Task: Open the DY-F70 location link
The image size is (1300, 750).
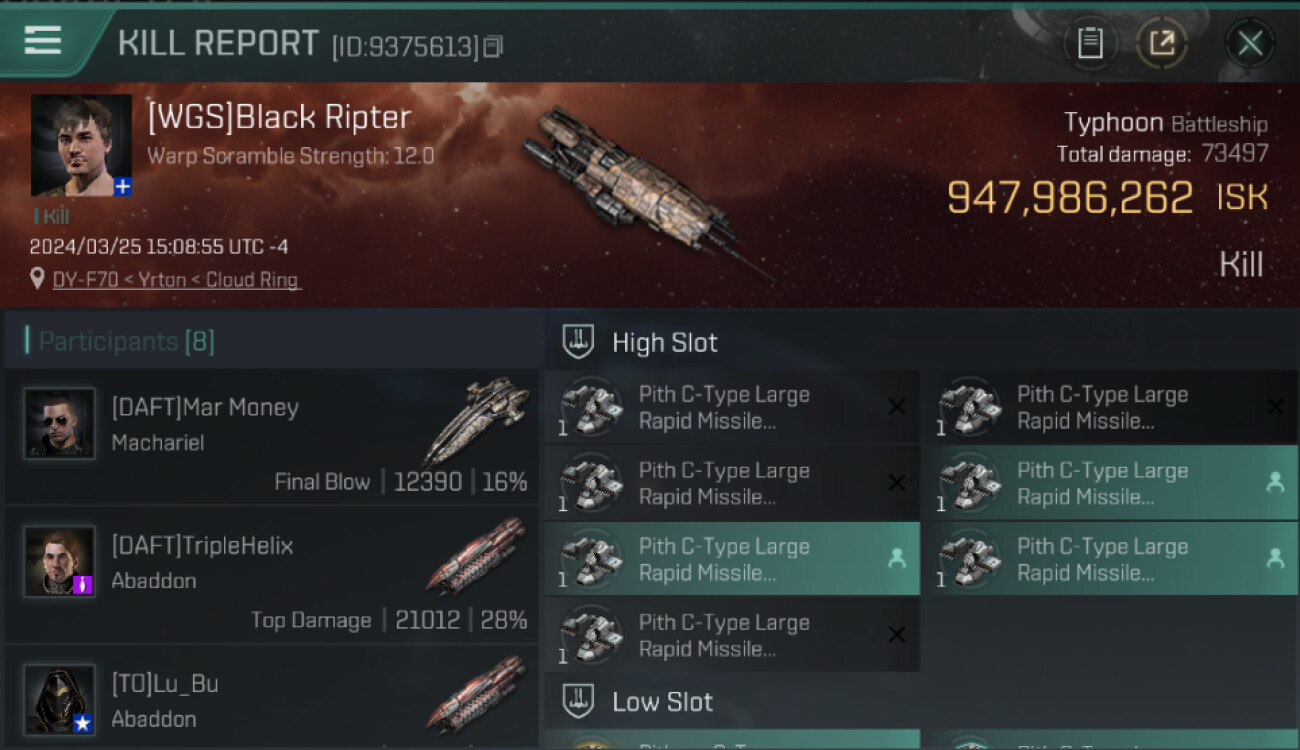Action: pyautogui.click(x=176, y=280)
